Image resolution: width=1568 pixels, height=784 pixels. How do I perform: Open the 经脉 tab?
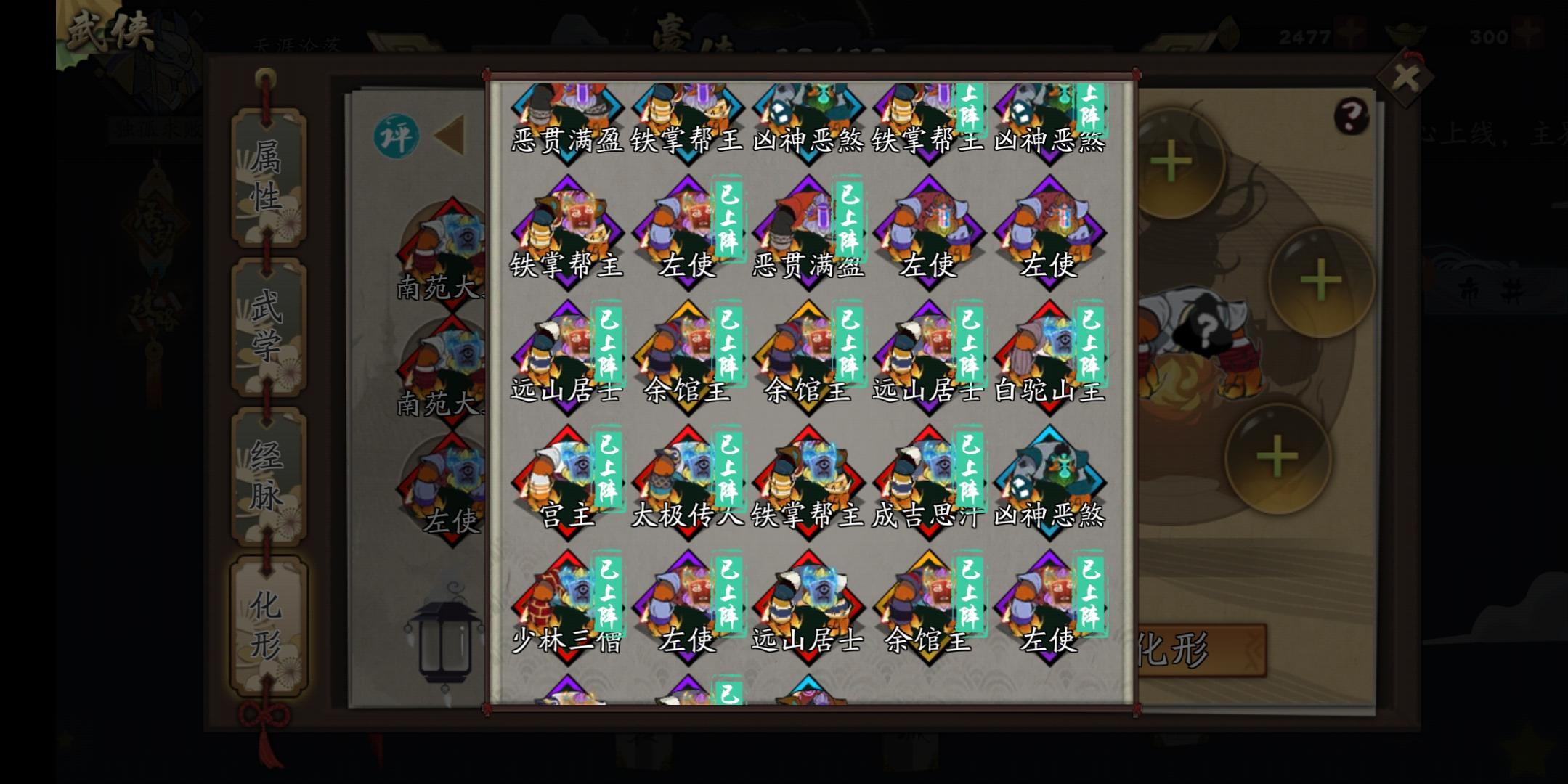266,475
